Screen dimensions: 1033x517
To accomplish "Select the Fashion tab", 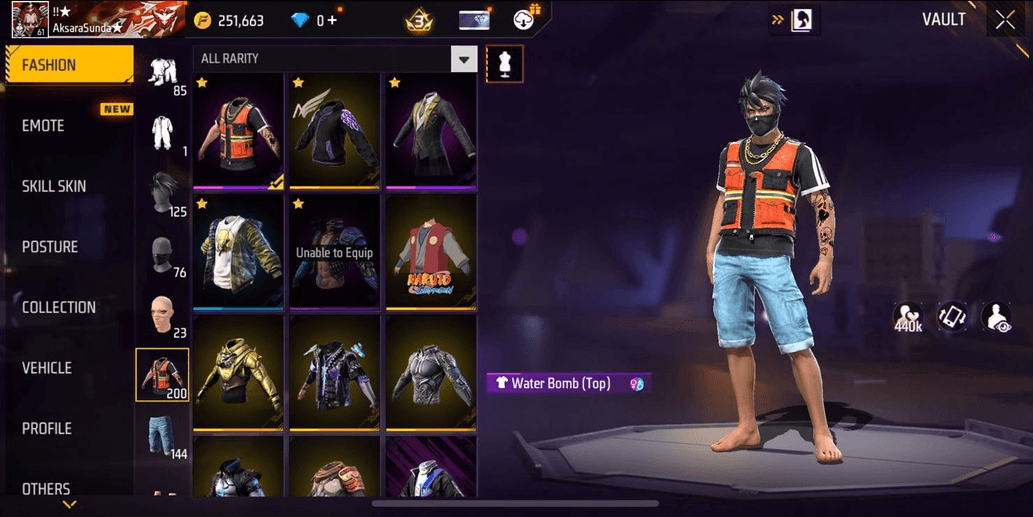I will 68,65.
